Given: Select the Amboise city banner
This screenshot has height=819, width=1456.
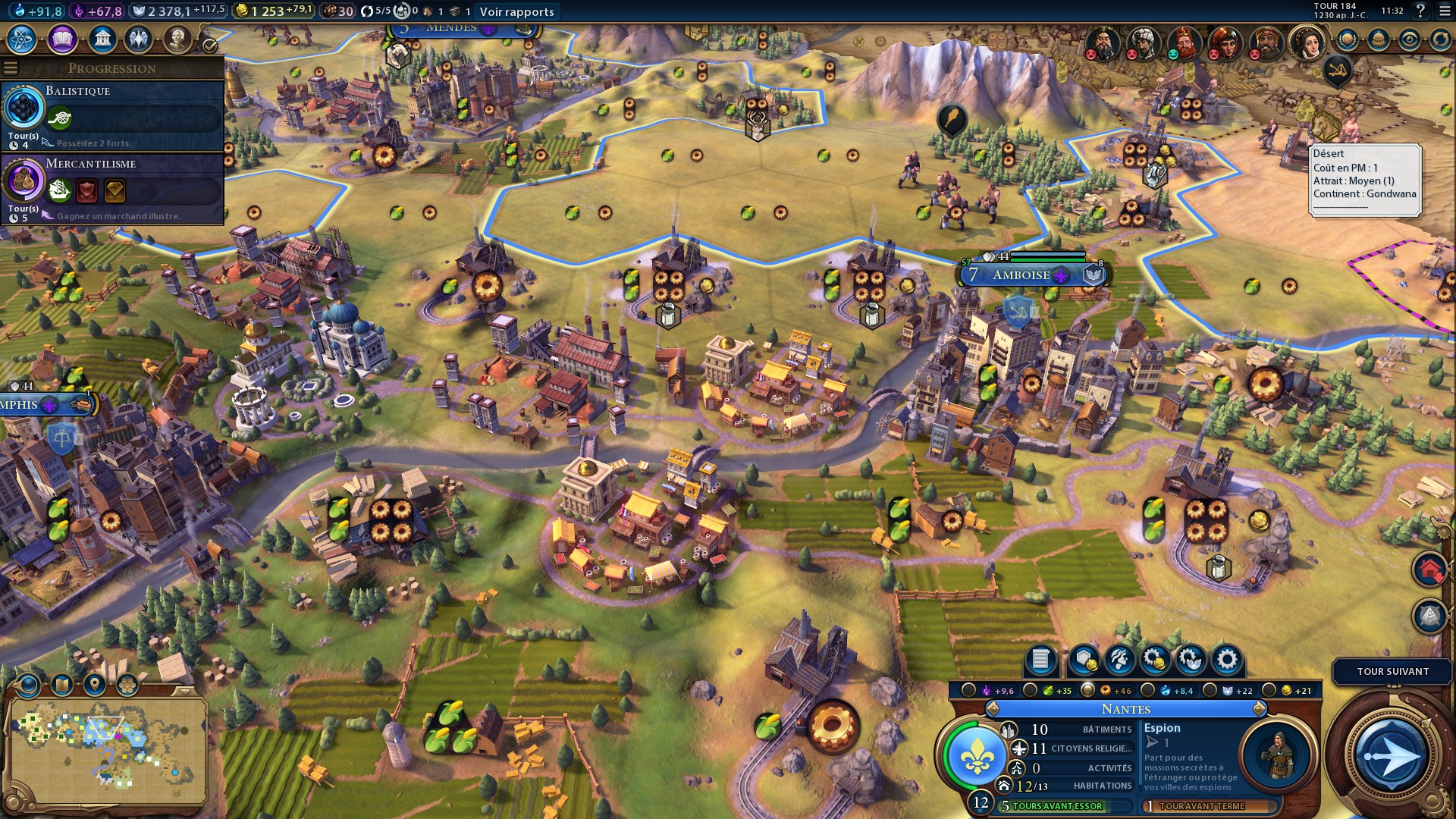Looking at the screenshot, I should pyautogui.click(x=1021, y=275).
